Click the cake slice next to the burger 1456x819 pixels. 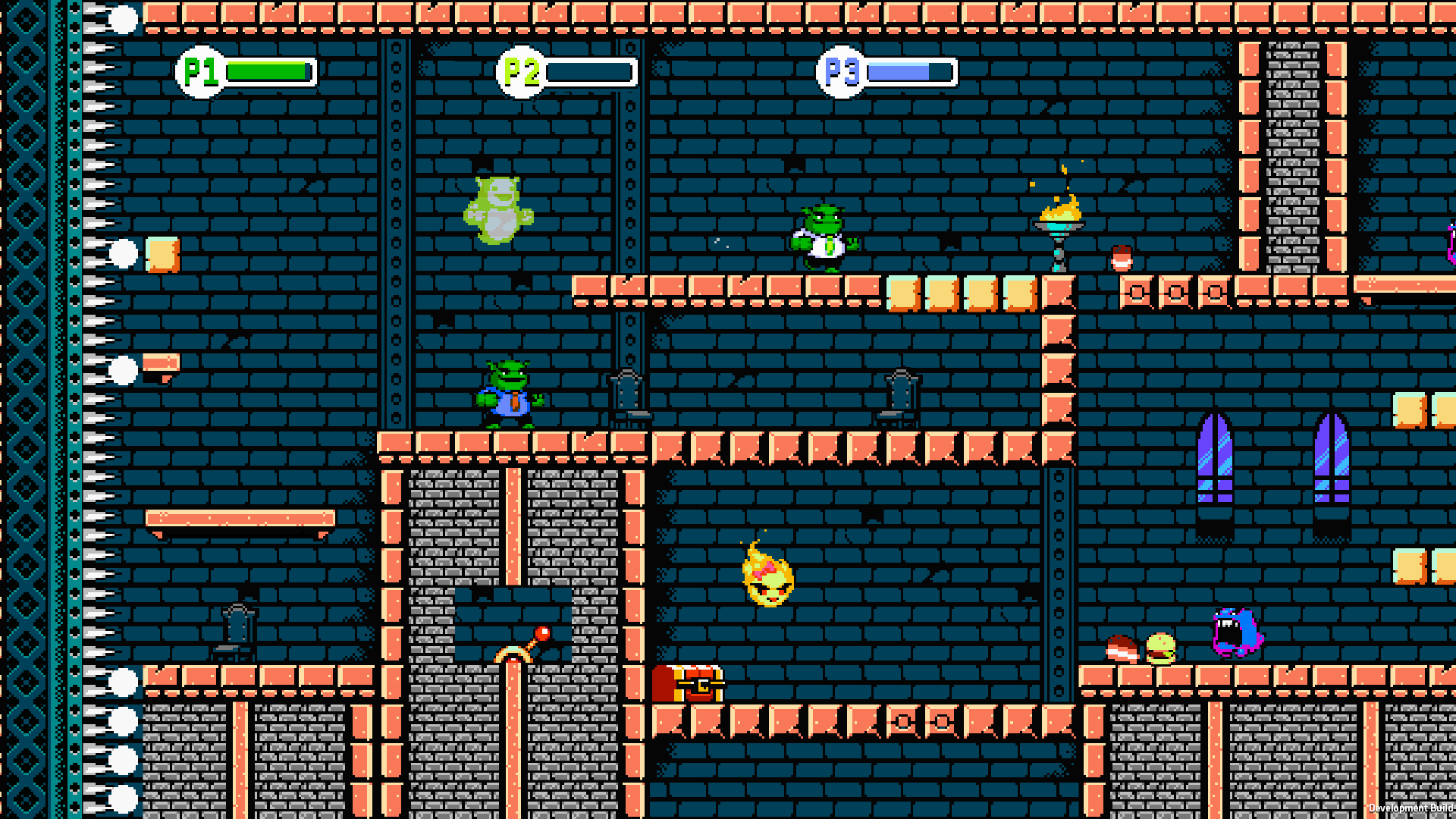(x=1122, y=651)
